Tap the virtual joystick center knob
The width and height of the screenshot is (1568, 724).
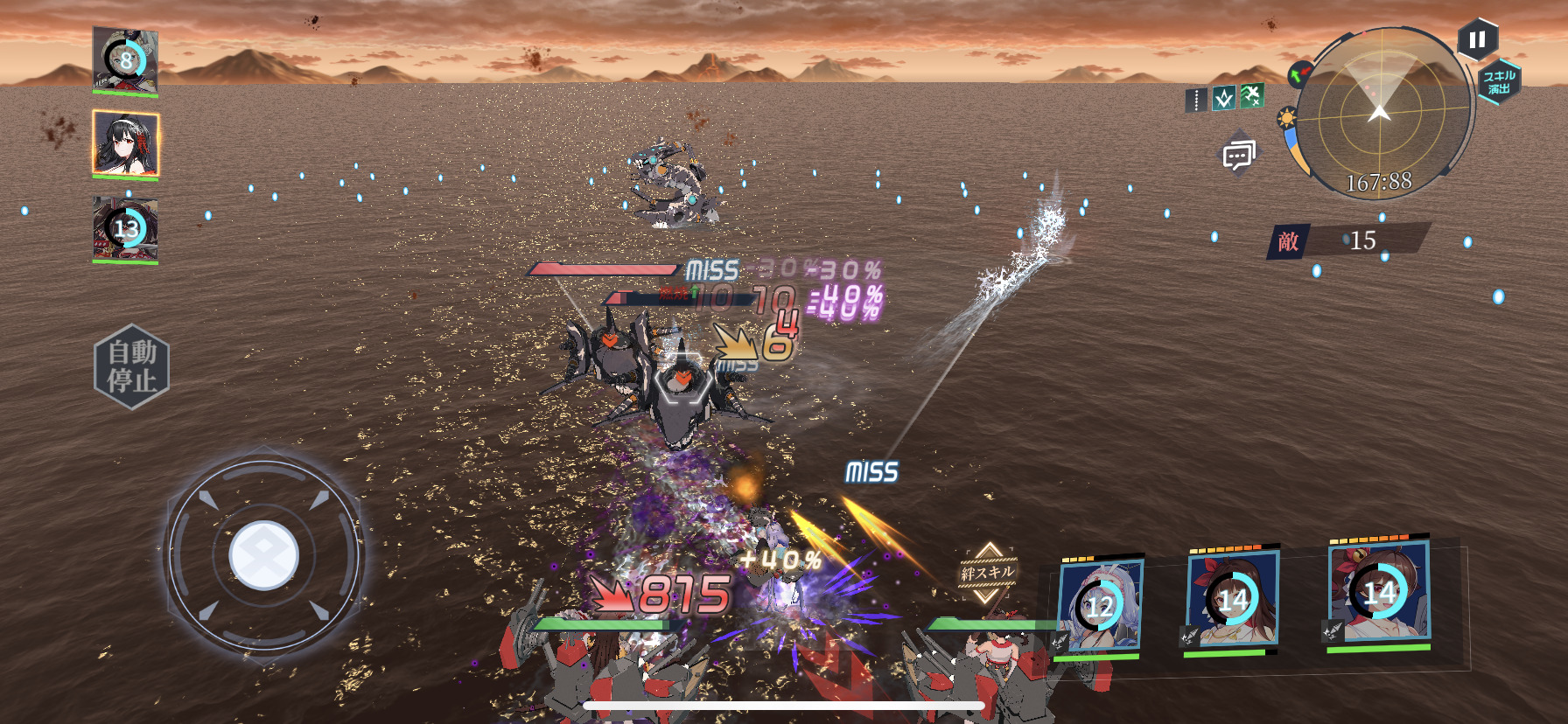coord(263,555)
